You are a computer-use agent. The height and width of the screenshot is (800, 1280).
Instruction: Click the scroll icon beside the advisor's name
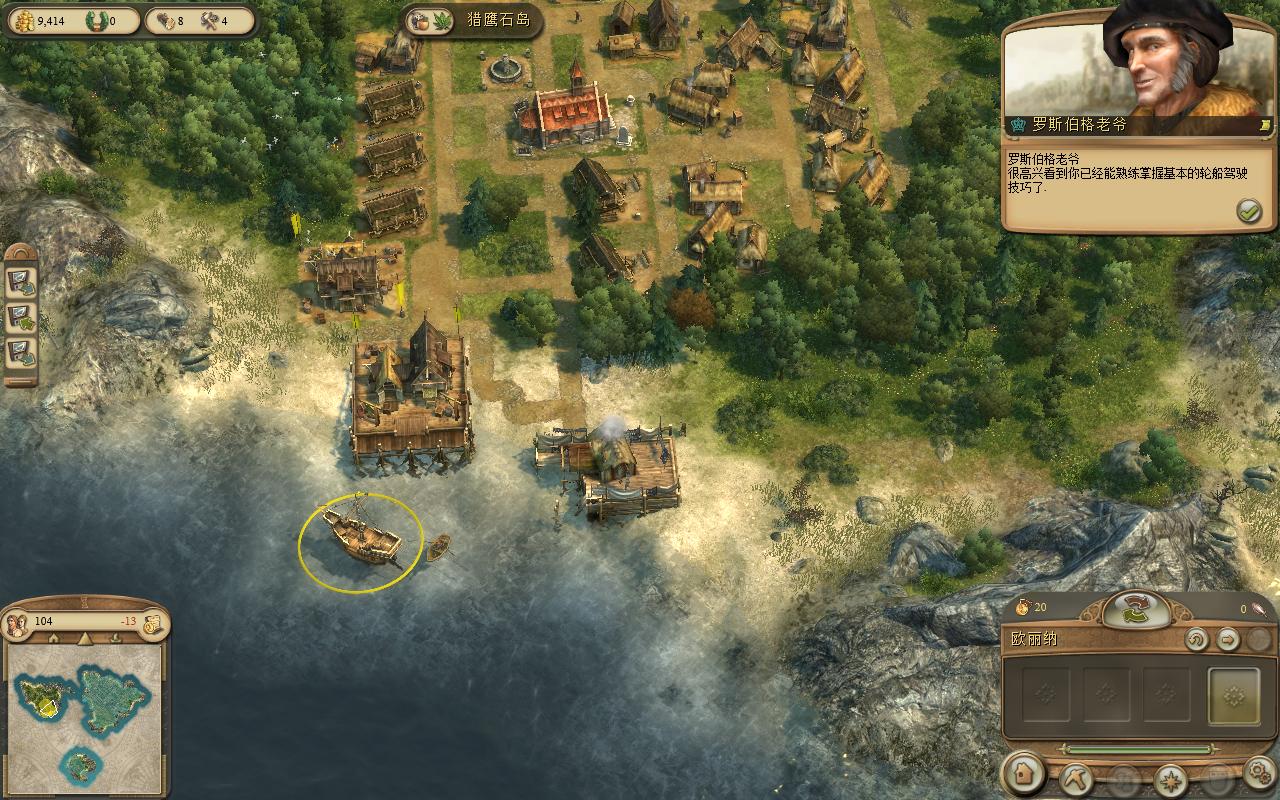click(x=1265, y=125)
